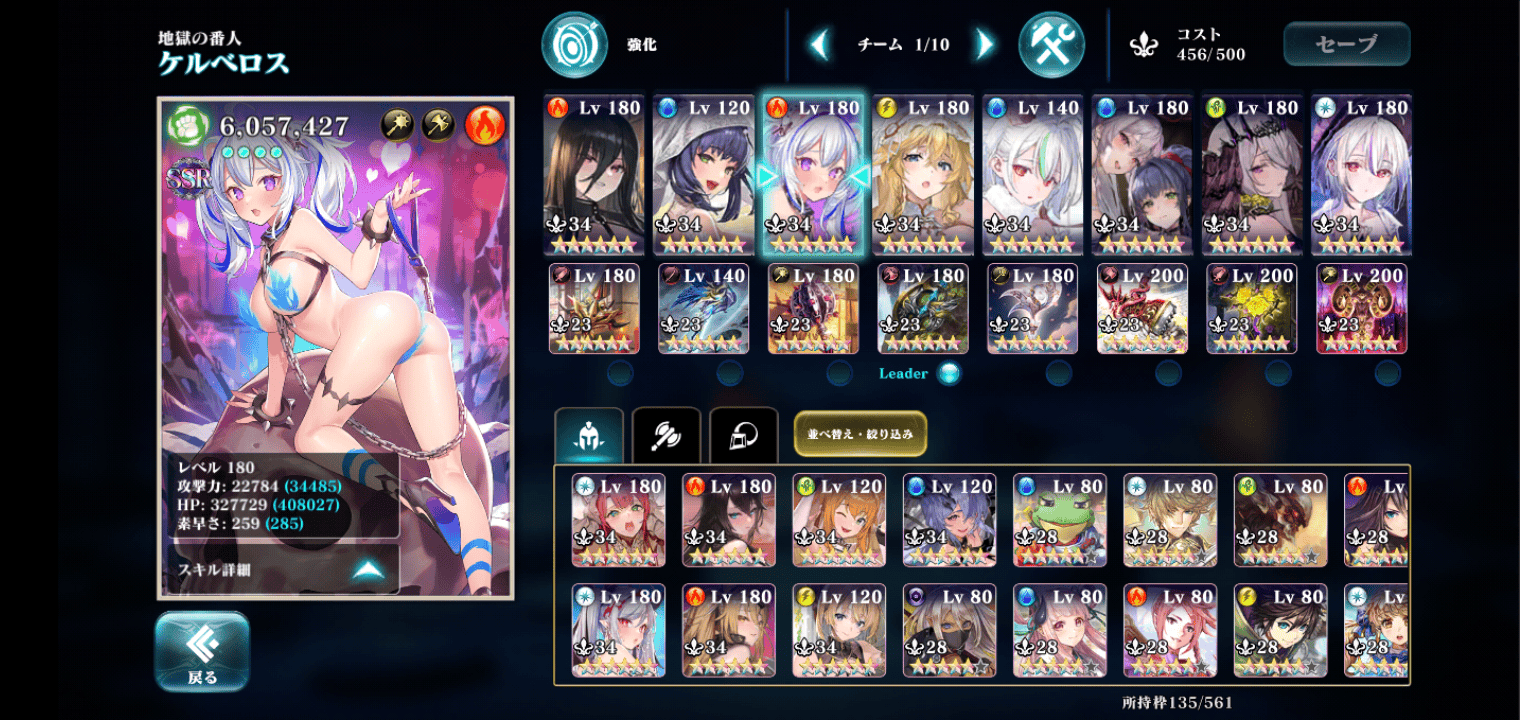
Task: Click the glowing Leader indicator dot
Action: point(949,373)
